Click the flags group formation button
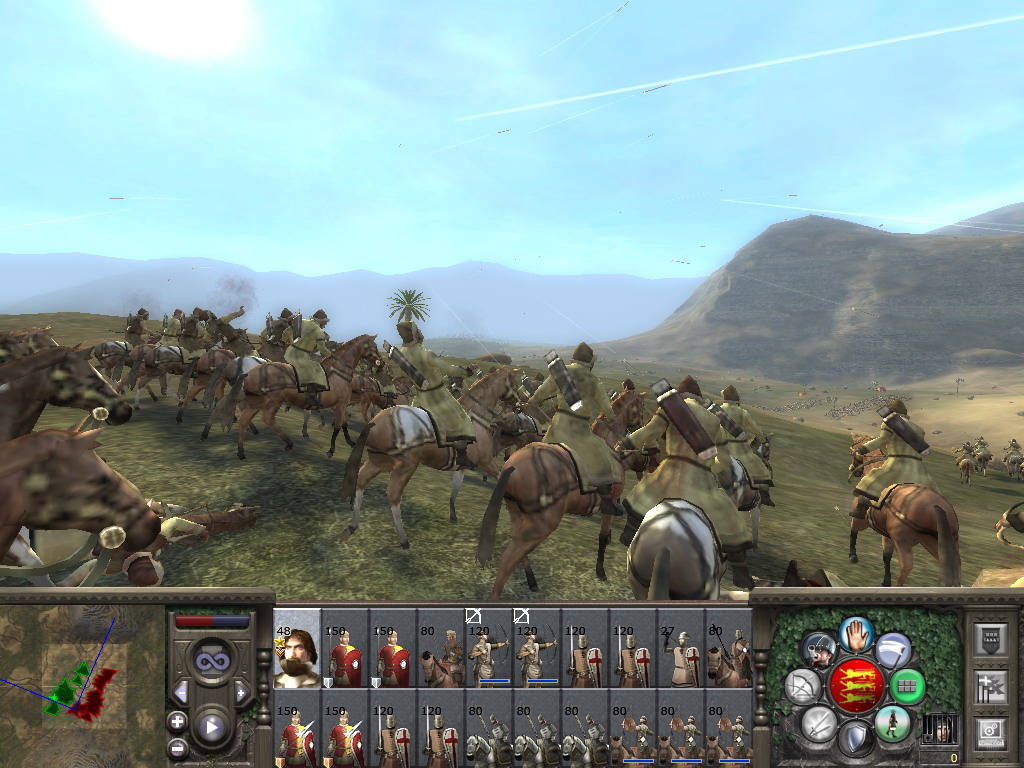This screenshot has height=768, width=1024. tap(990, 685)
